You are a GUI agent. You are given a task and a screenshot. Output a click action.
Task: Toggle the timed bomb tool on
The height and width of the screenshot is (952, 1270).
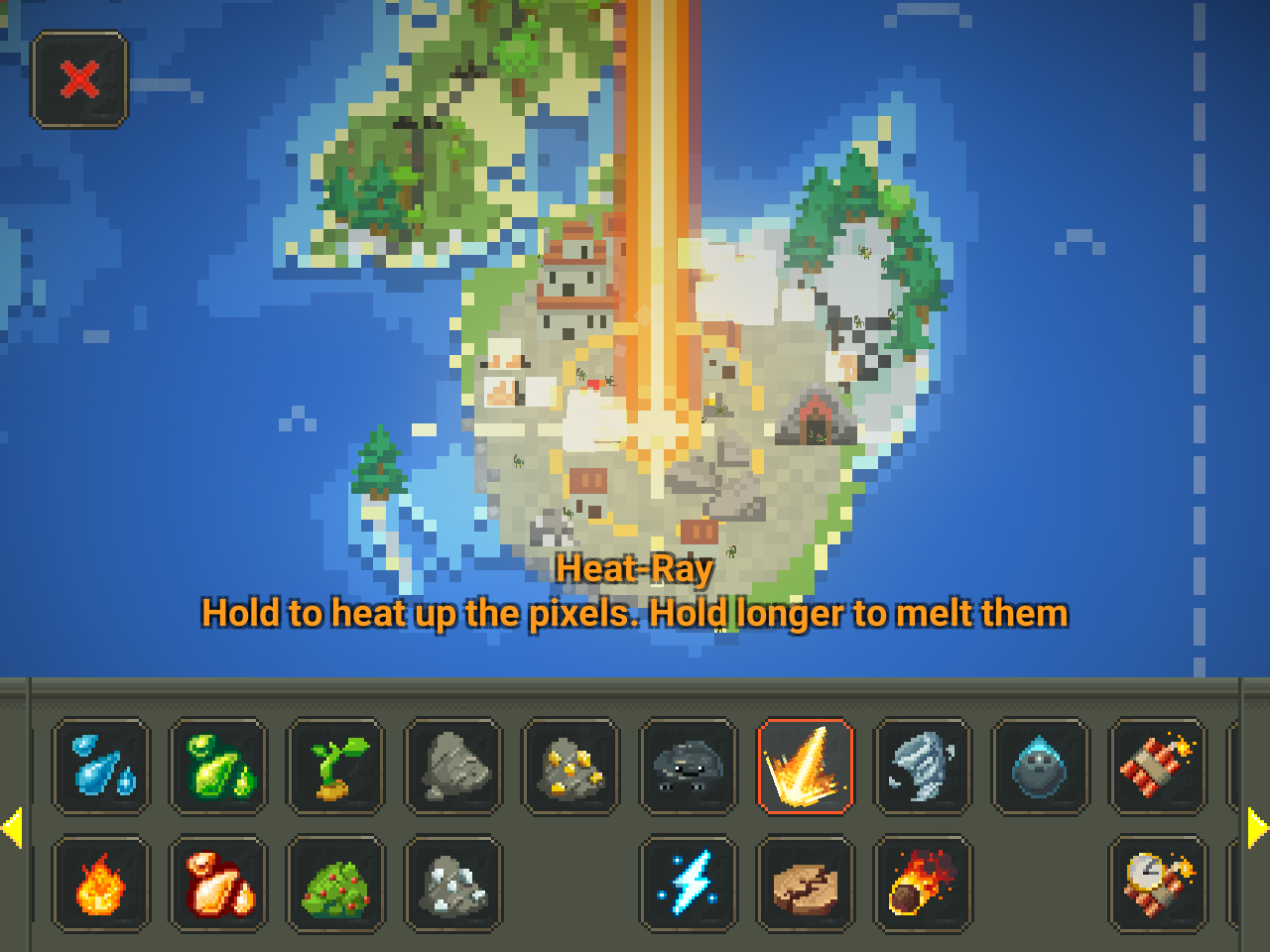[x=1157, y=885]
